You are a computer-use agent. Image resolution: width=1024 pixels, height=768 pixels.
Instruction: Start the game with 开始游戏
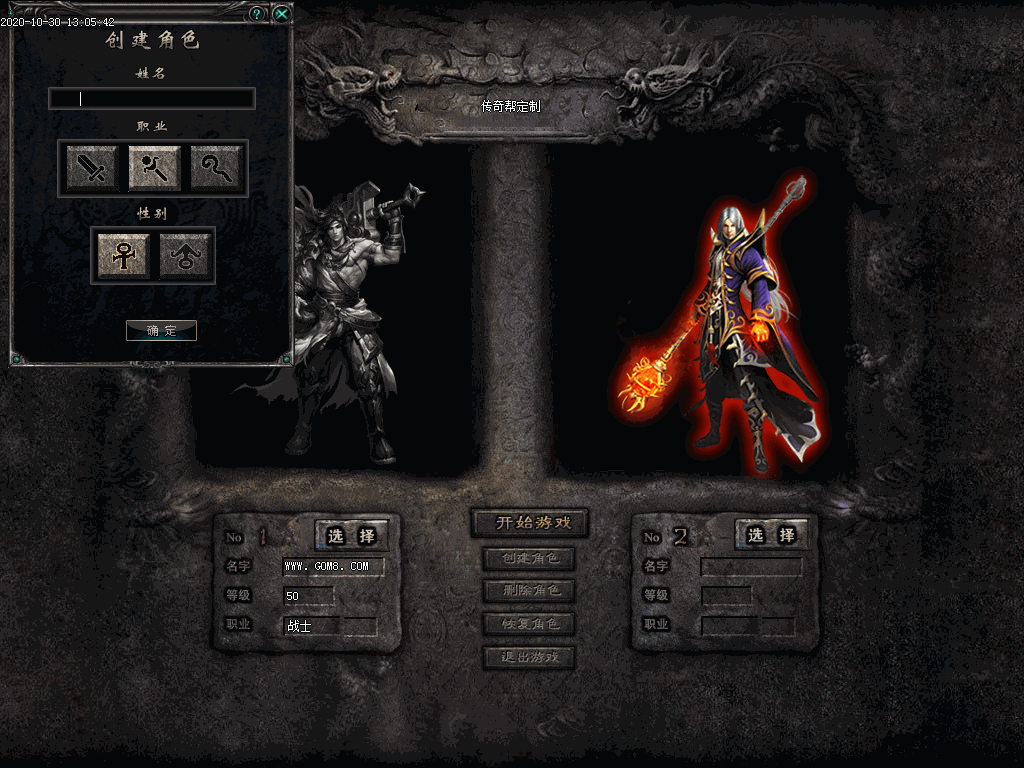(x=529, y=523)
